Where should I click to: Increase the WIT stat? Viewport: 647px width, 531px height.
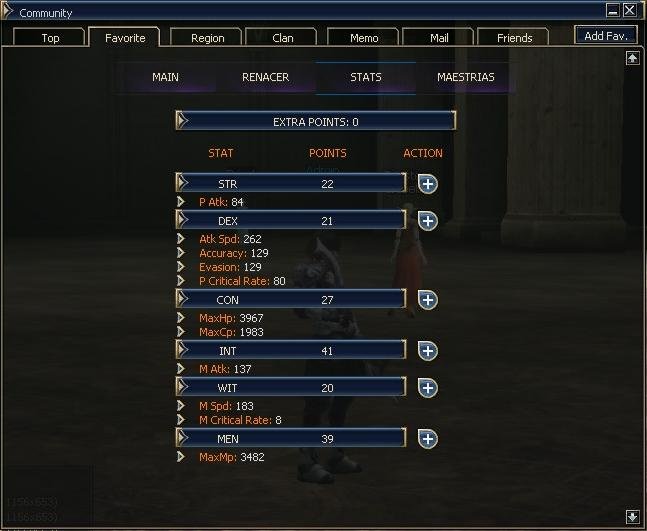(427, 388)
